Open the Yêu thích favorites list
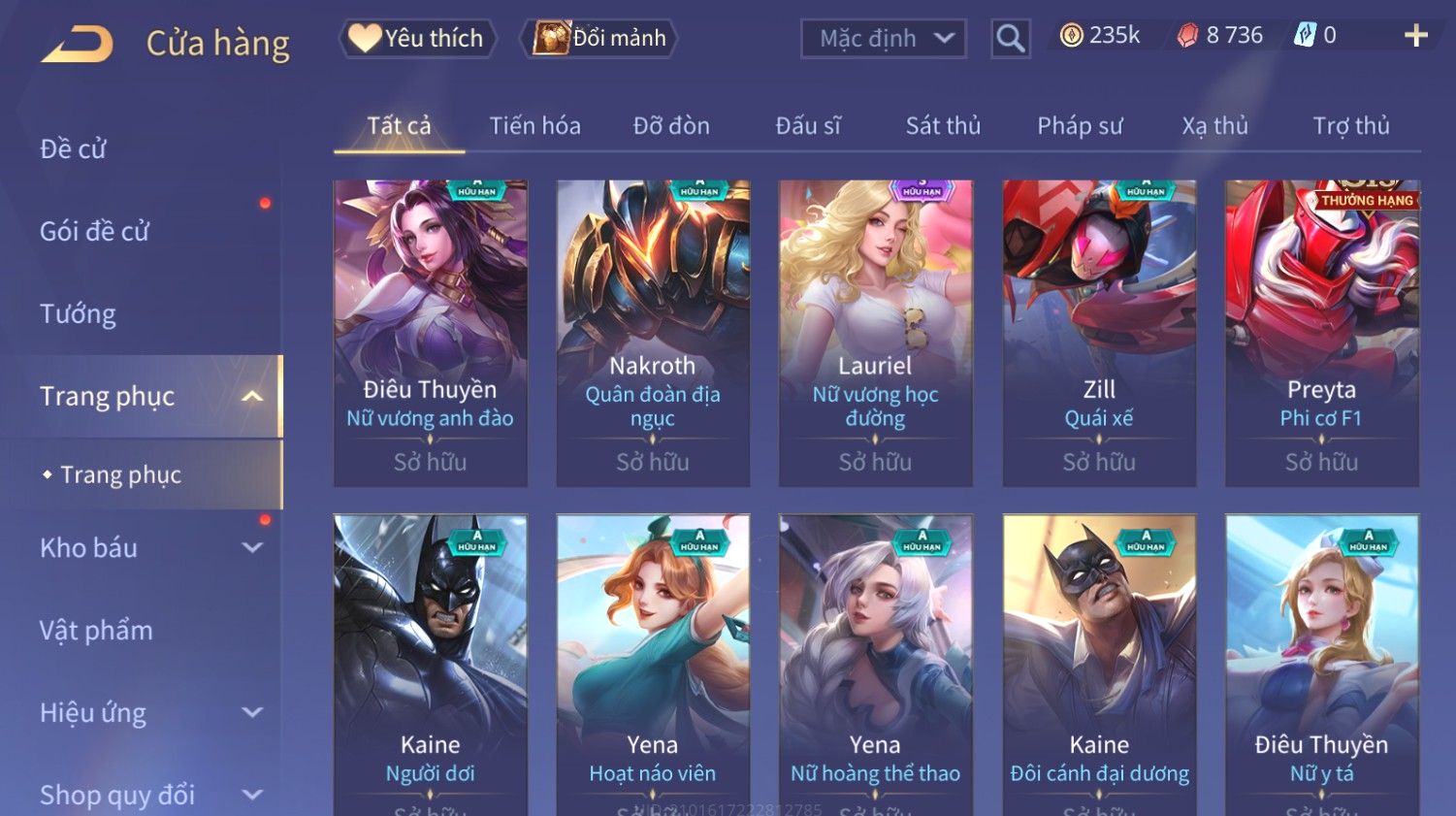 tap(418, 39)
